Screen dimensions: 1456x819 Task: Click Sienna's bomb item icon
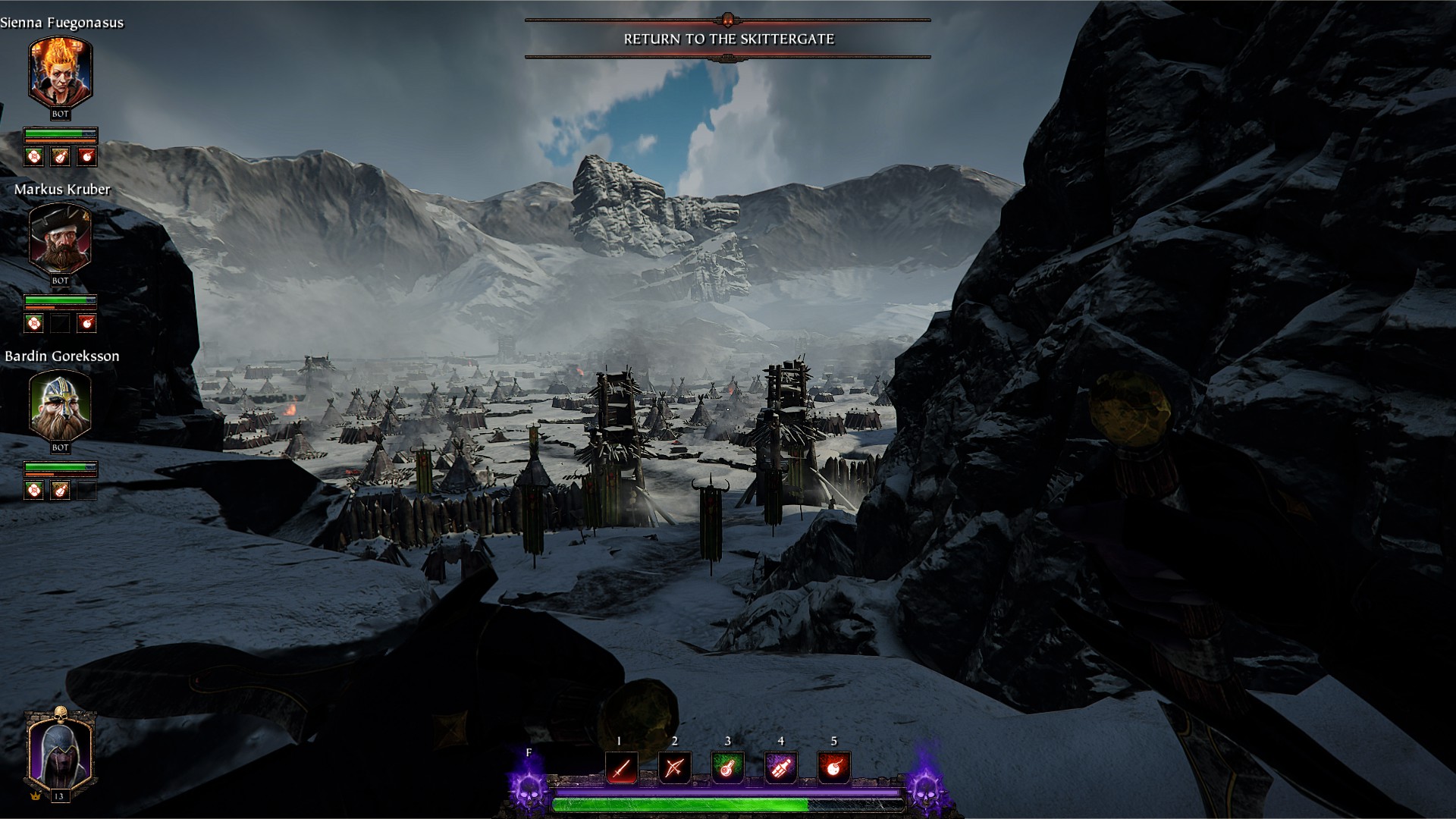click(87, 157)
